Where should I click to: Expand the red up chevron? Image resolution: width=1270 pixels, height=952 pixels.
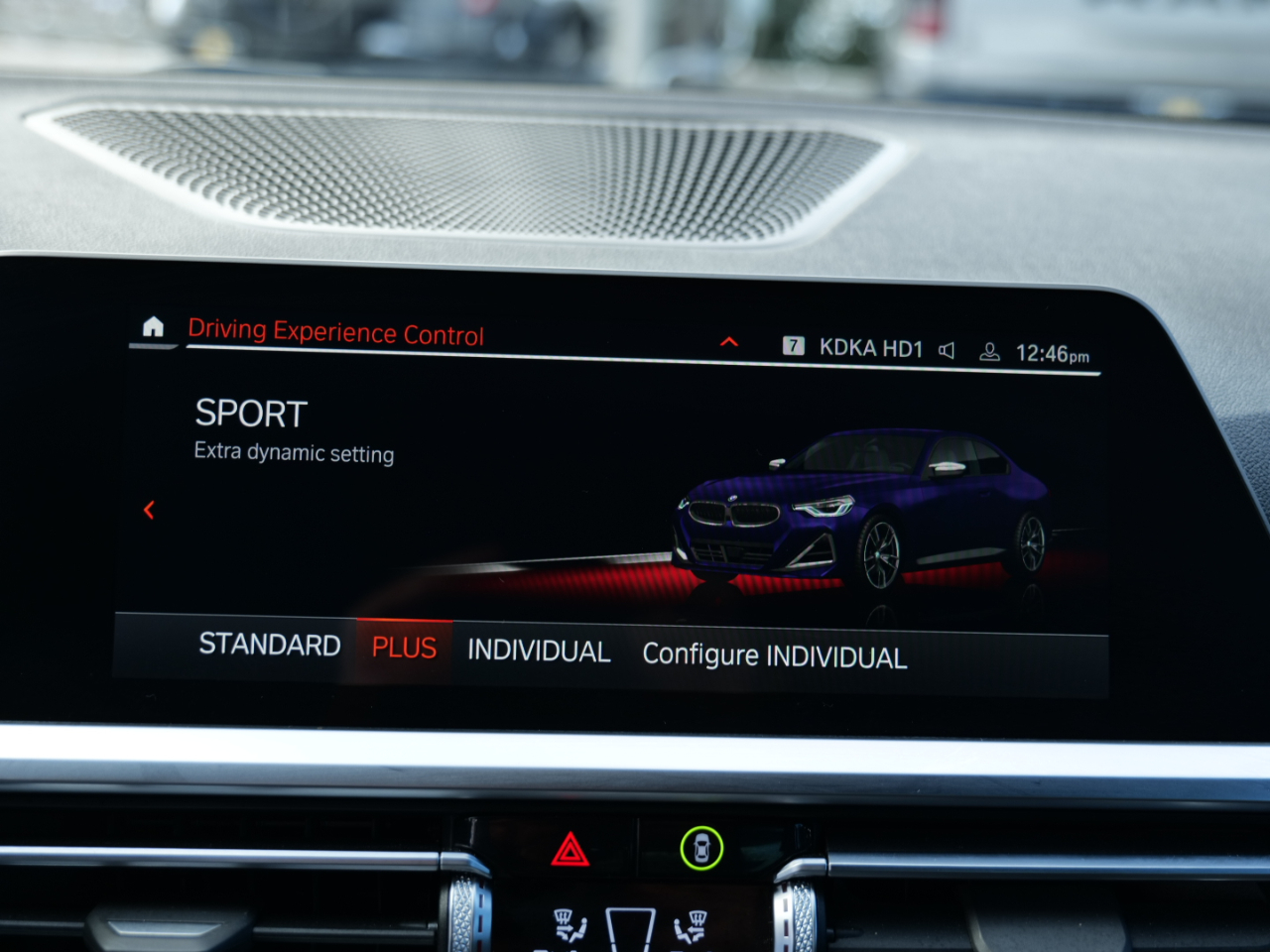point(729,342)
